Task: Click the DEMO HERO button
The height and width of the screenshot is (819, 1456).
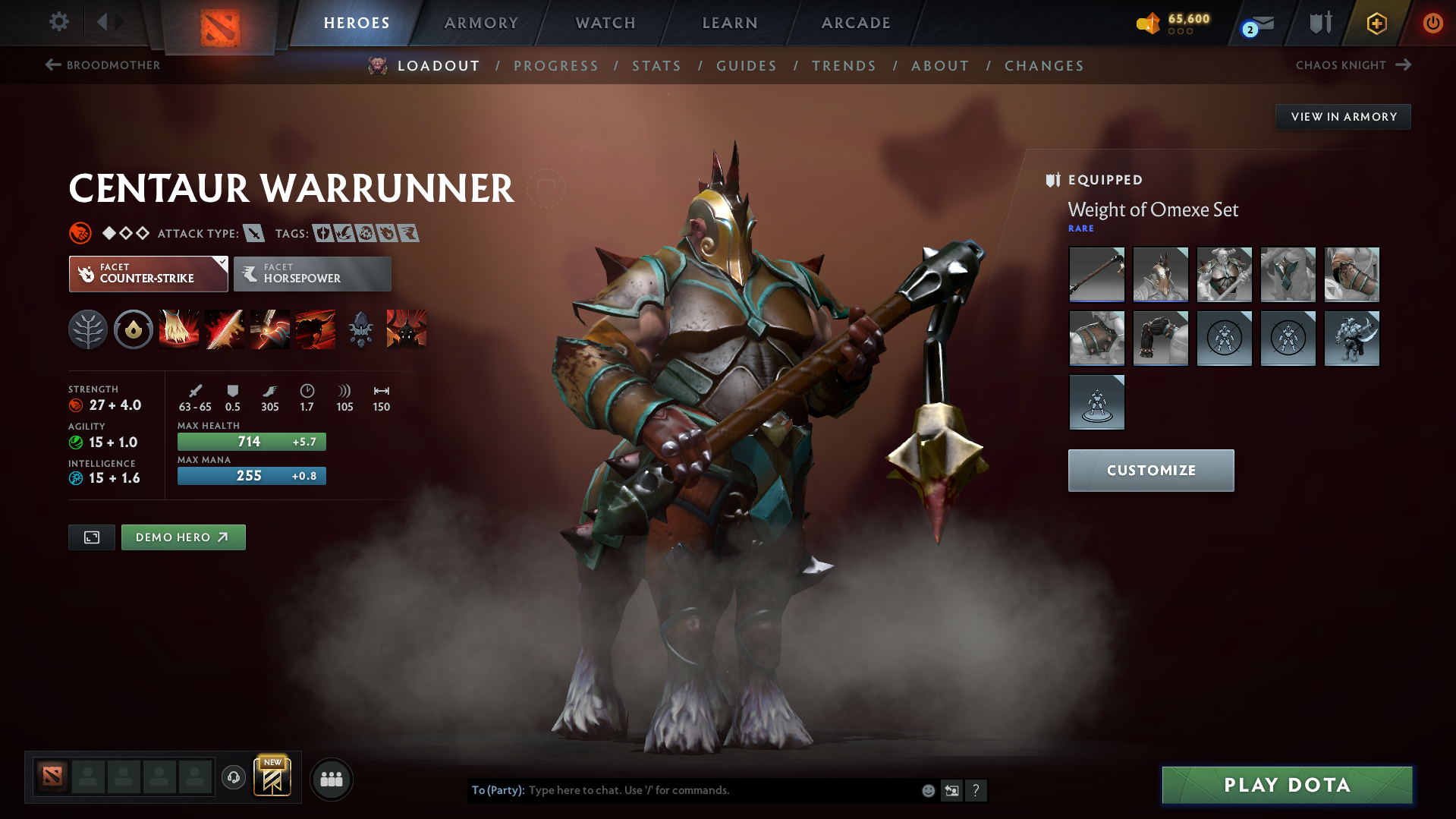Action: (183, 537)
